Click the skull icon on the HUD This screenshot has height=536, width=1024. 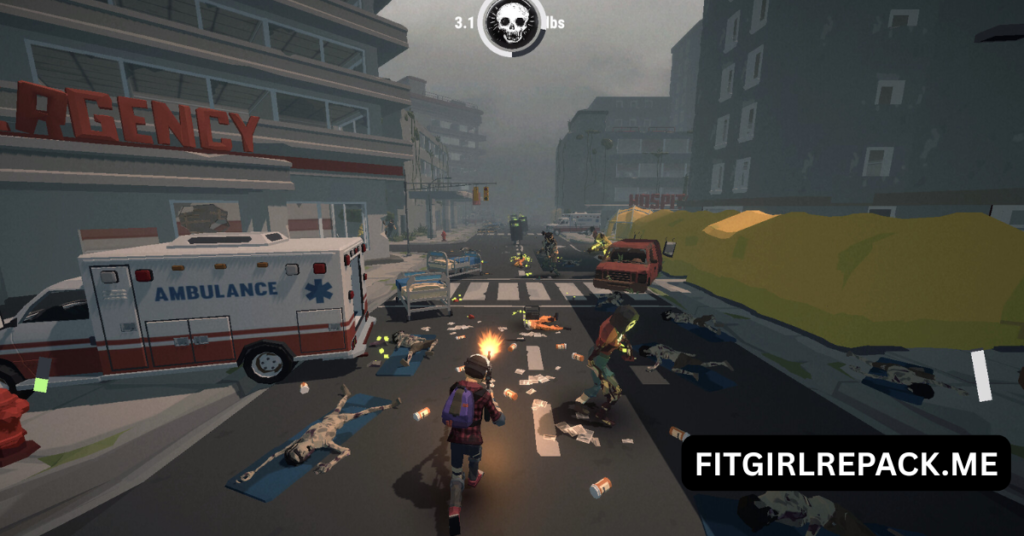point(511,24)
